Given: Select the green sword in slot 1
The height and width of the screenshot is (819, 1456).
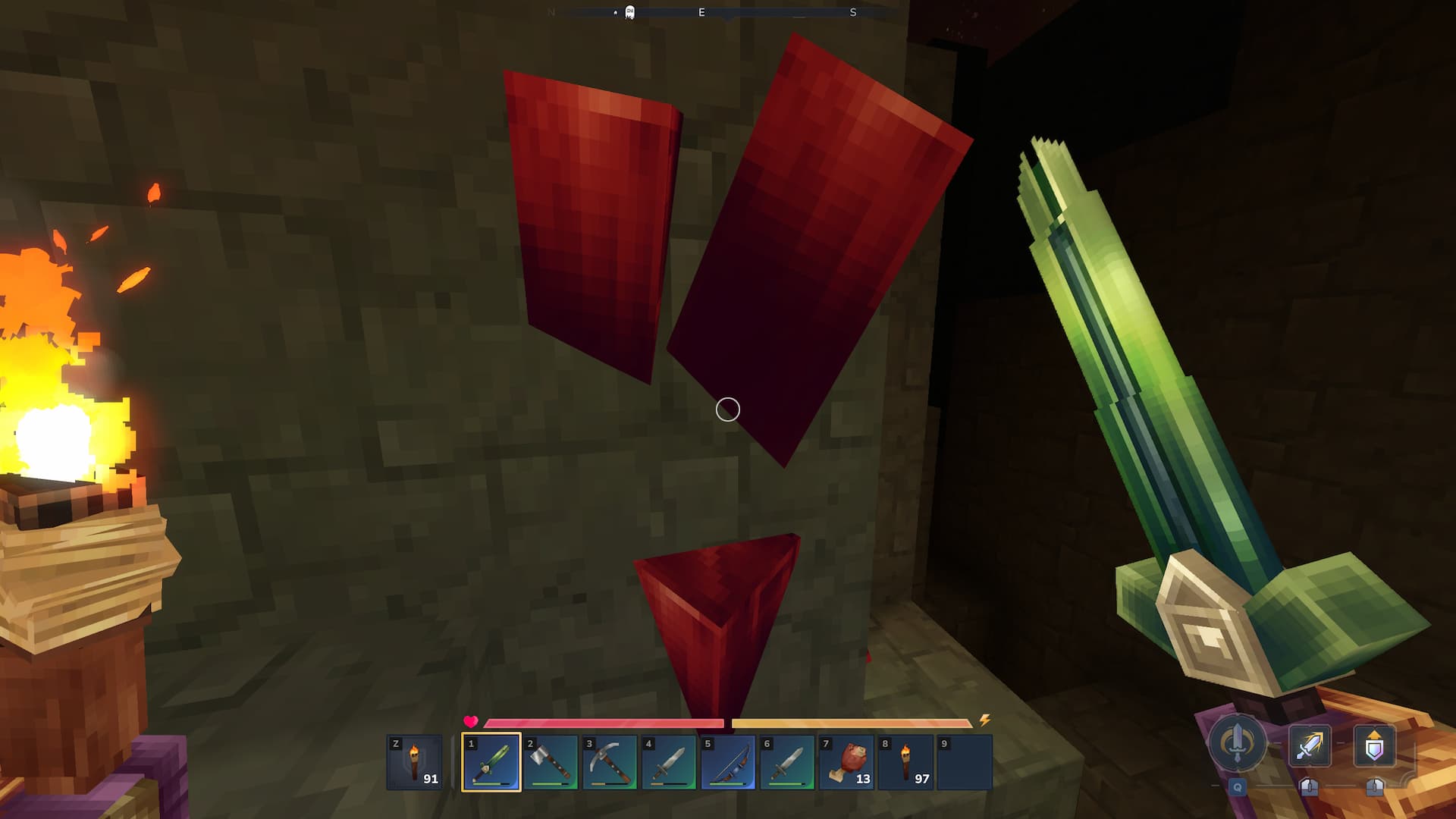Looking at the screenshot, I should 491,762.
